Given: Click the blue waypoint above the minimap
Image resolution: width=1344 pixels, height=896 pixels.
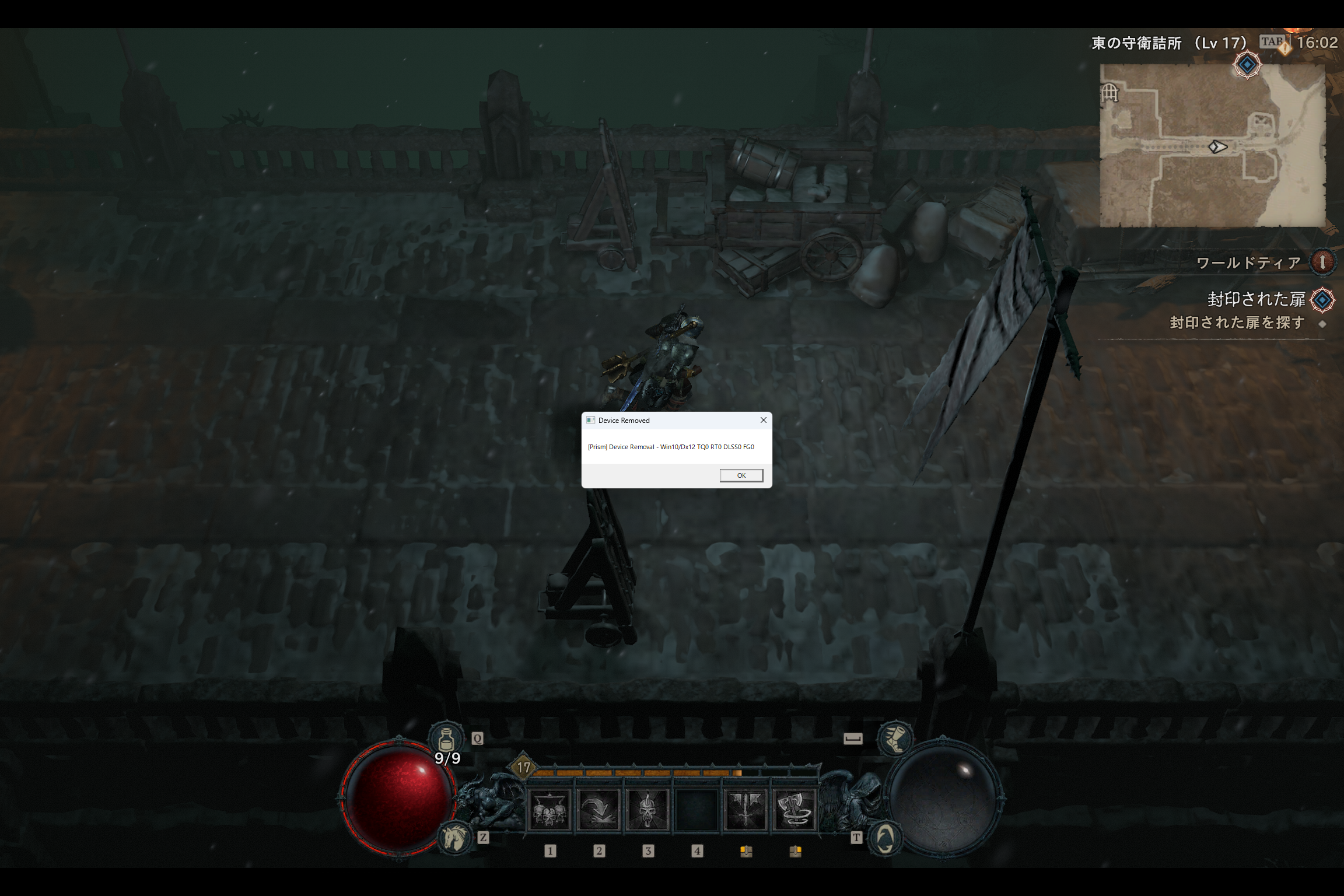Looking at the screenshot, I should [x=1247, y=64].
